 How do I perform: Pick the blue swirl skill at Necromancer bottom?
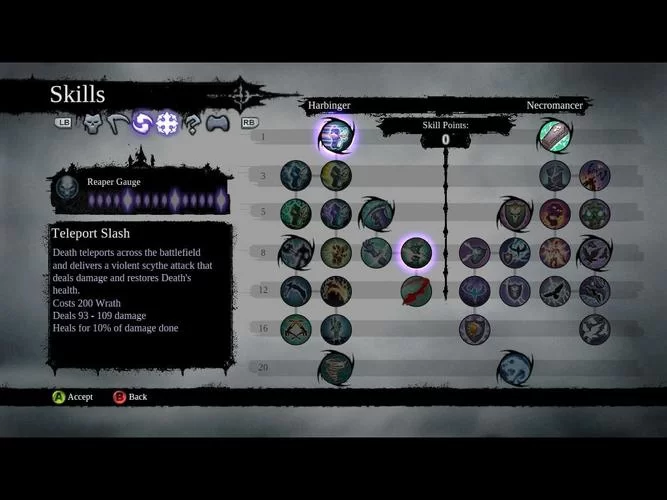(515, 367)
